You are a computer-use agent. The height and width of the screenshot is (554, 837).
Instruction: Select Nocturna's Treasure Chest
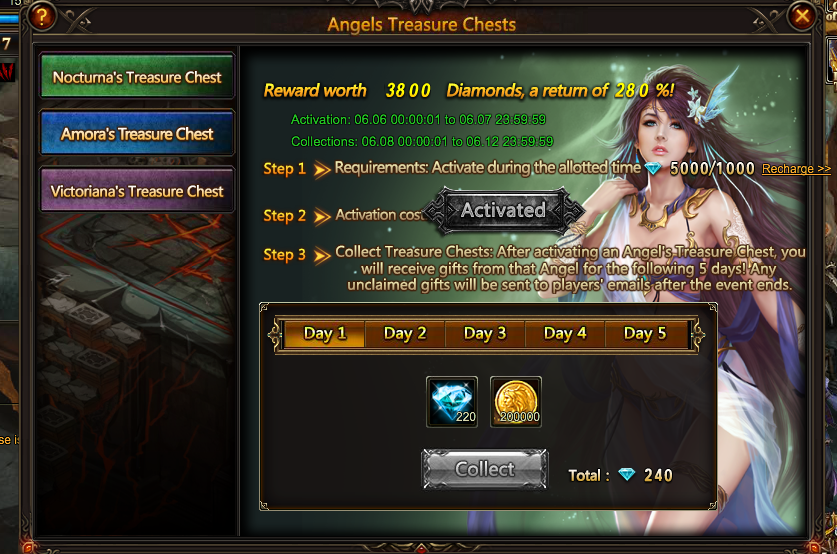click(x=137, y=77)
